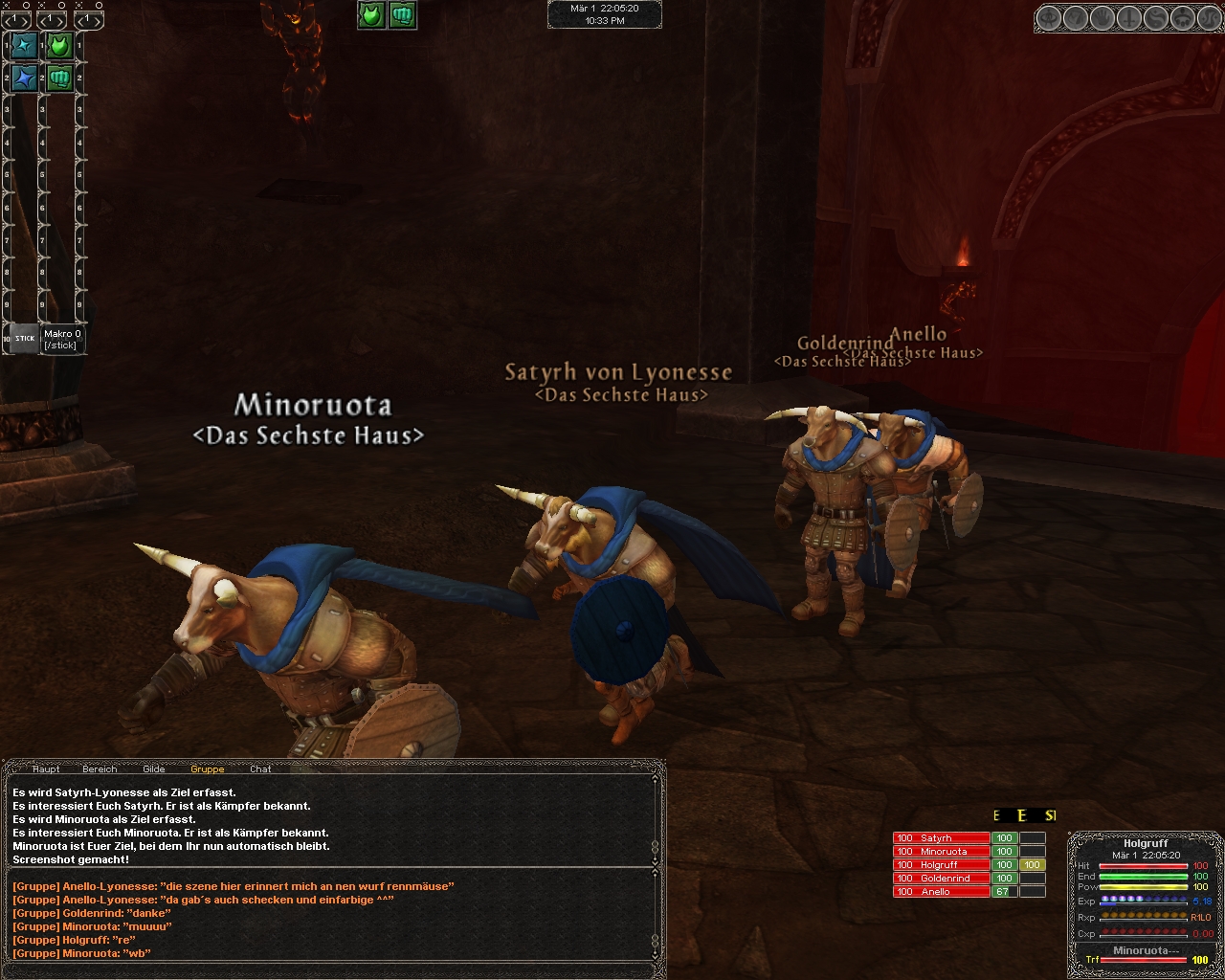Open the hand icon menu
1225x980 pixels.
click(x=1103, y=18)
